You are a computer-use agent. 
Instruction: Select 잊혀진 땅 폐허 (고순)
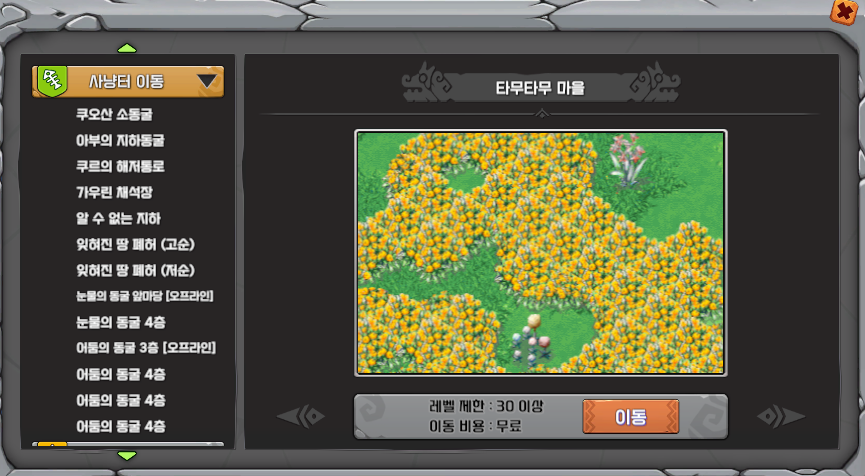tap(135, 244)
